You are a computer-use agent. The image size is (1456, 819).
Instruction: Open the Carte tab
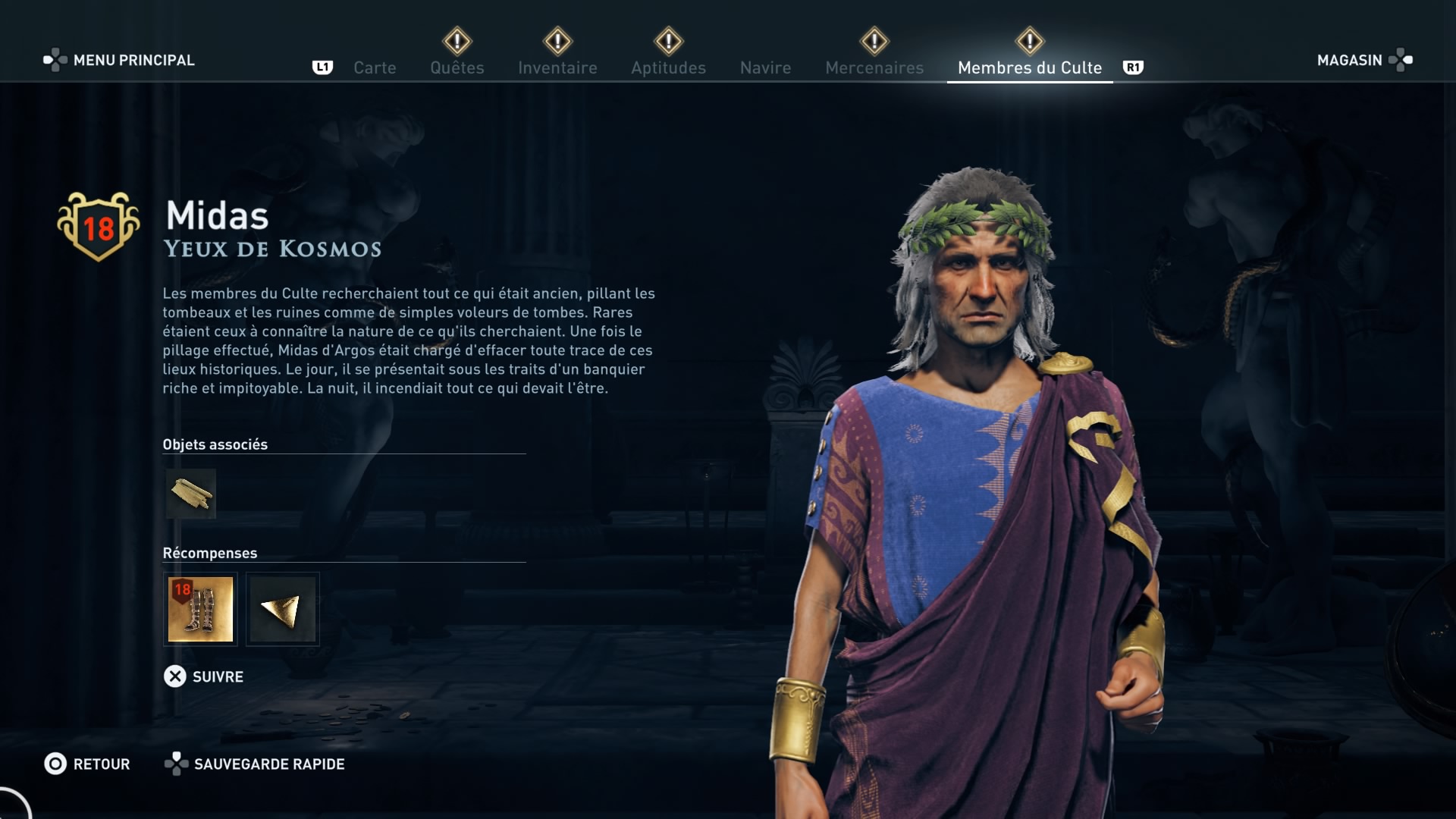(375, 67)
